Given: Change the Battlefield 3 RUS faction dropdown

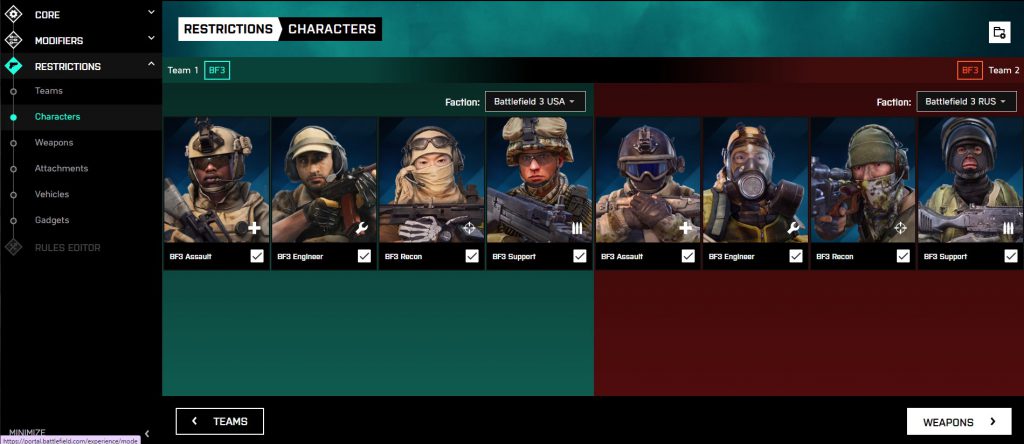Looking at the screenshot, I should (966, 102).
